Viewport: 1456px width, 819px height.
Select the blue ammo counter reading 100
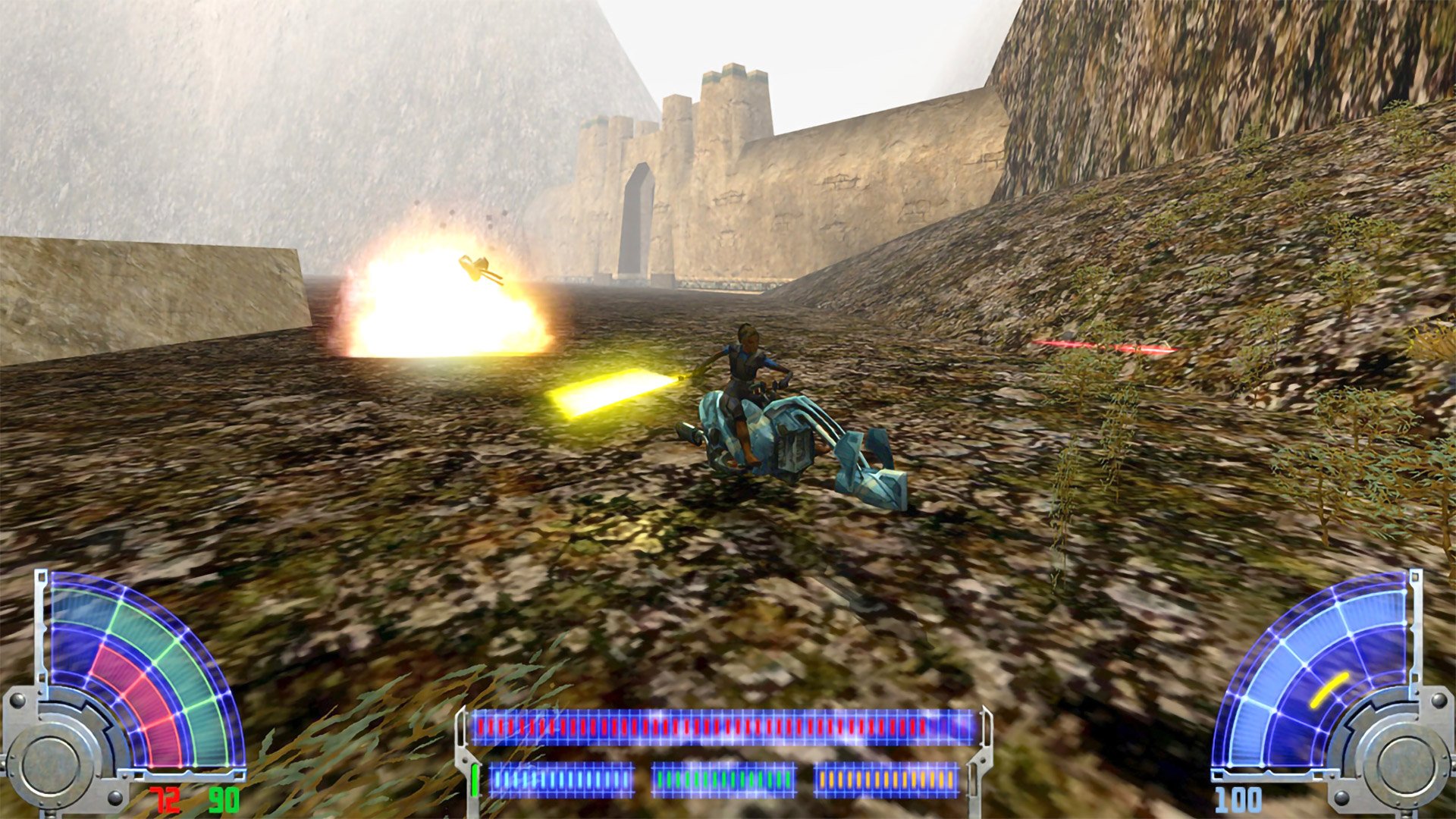click(x=1238, y=800)
